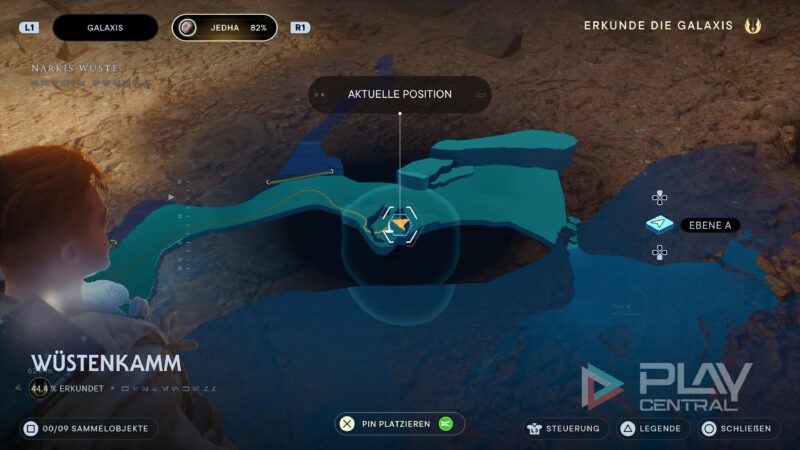Place a pin with Pin Platzieren

point(399,424)
